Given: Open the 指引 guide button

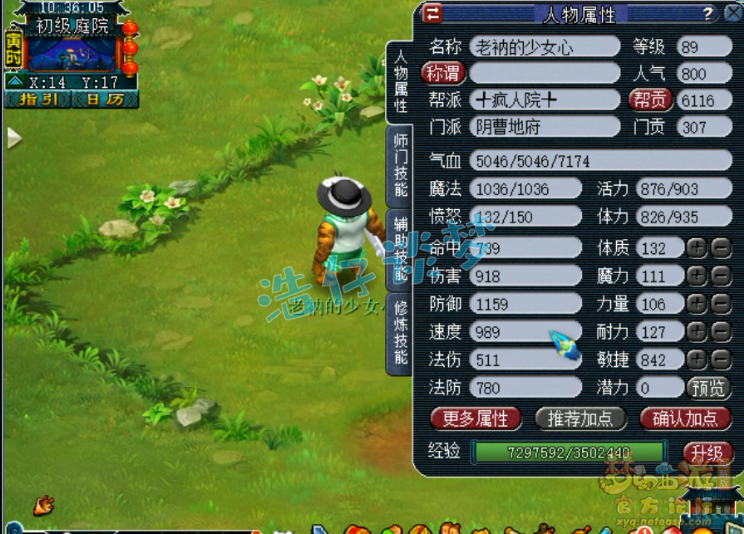Looking at the screenshot, I should click(x=36, y=100).
